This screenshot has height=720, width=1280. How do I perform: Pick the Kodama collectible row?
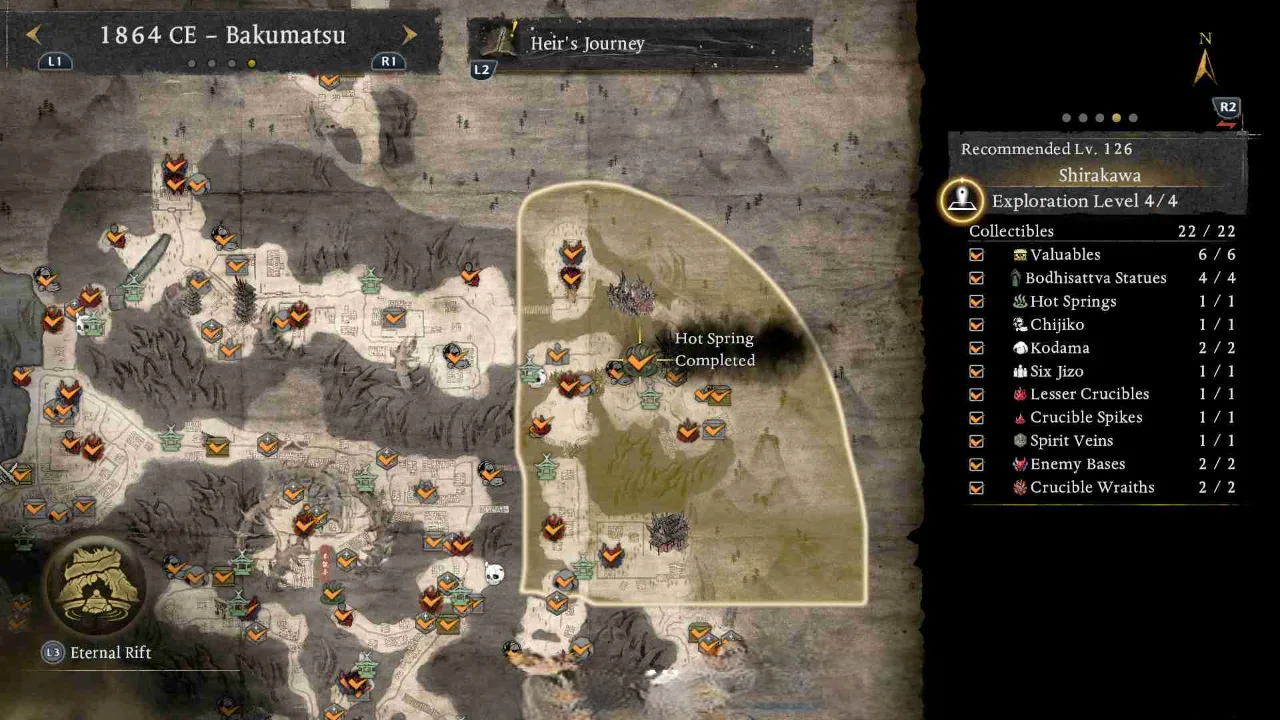pyautogui.click(x=1100, y=348)
